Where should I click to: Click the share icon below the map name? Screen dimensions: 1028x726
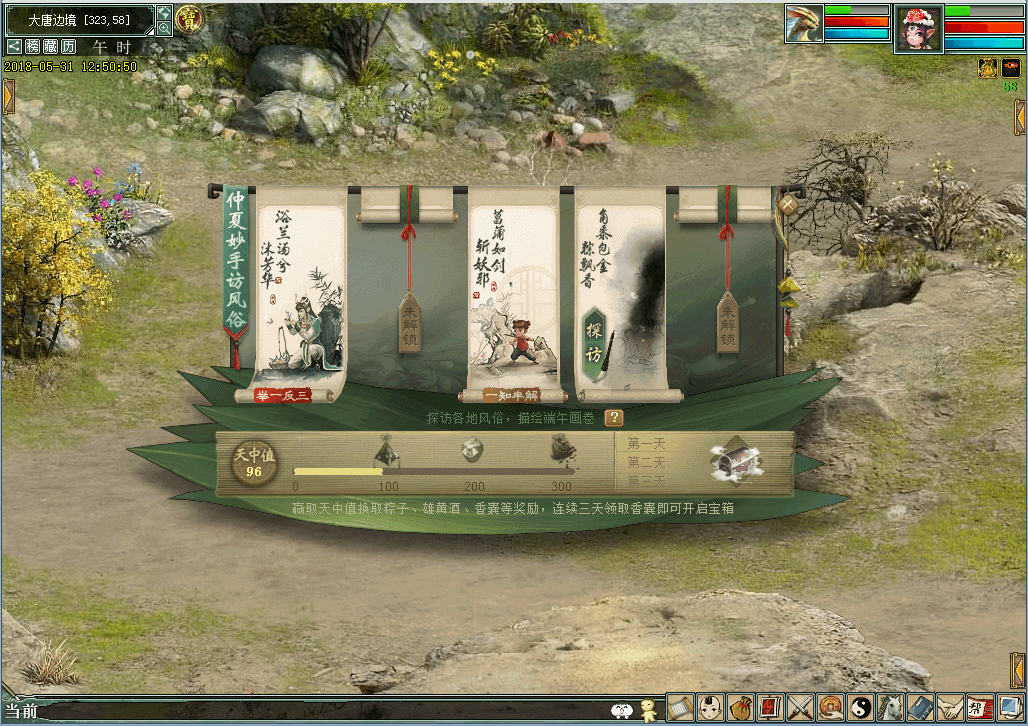pyautogui.click(x=15, y=47)
